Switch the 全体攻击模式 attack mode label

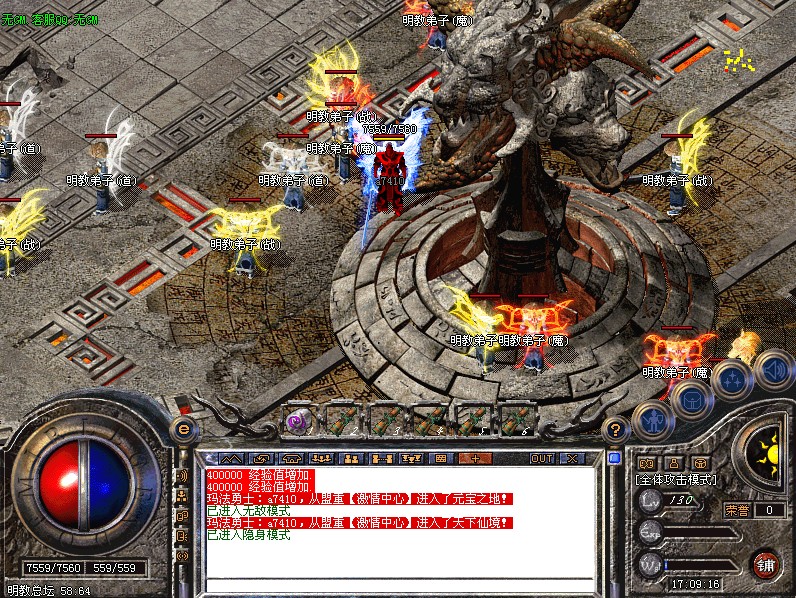click(678, 480)
